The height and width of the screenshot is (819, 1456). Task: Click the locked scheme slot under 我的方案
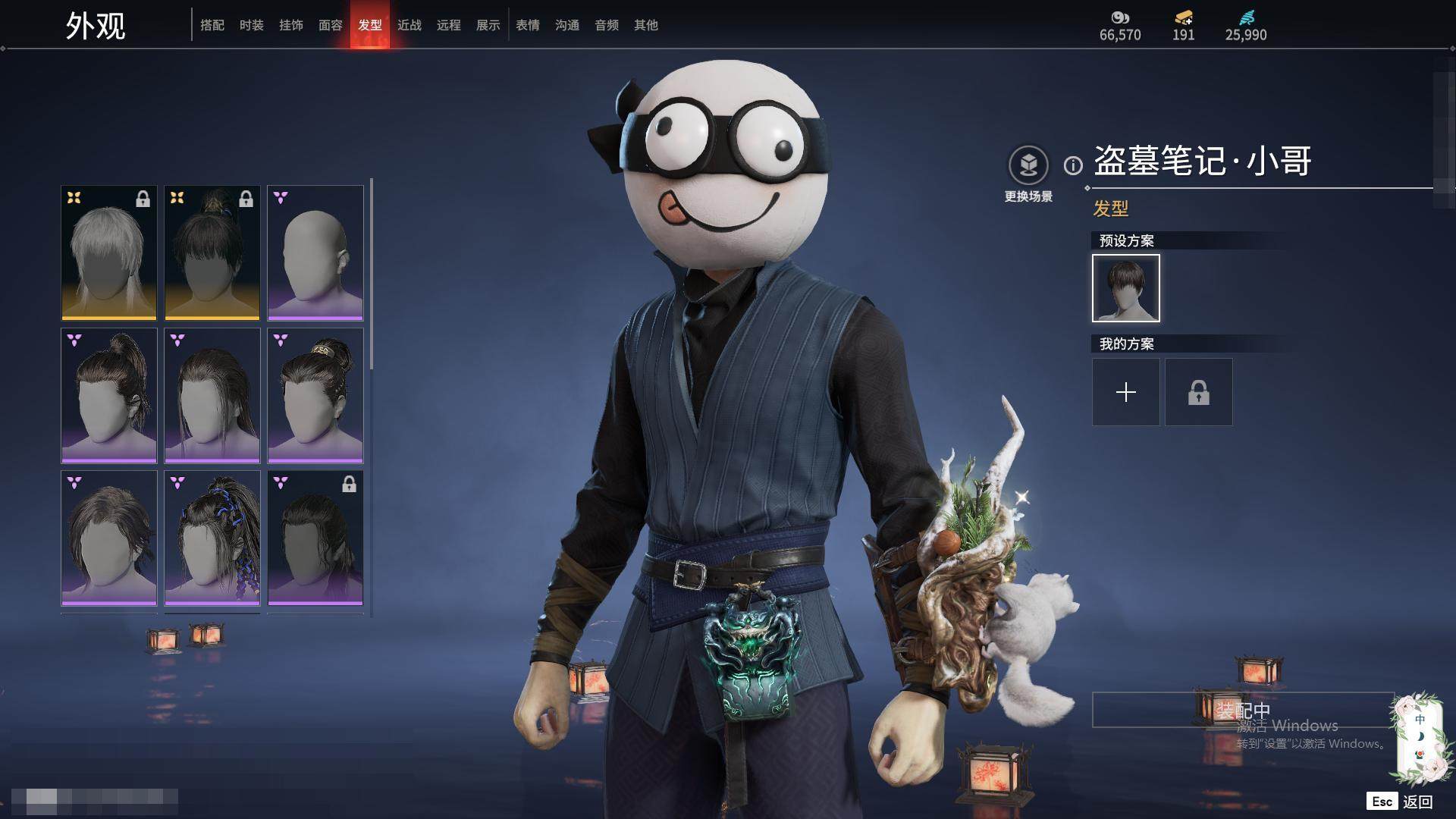pyautogui.click(x=1199, y=392)
